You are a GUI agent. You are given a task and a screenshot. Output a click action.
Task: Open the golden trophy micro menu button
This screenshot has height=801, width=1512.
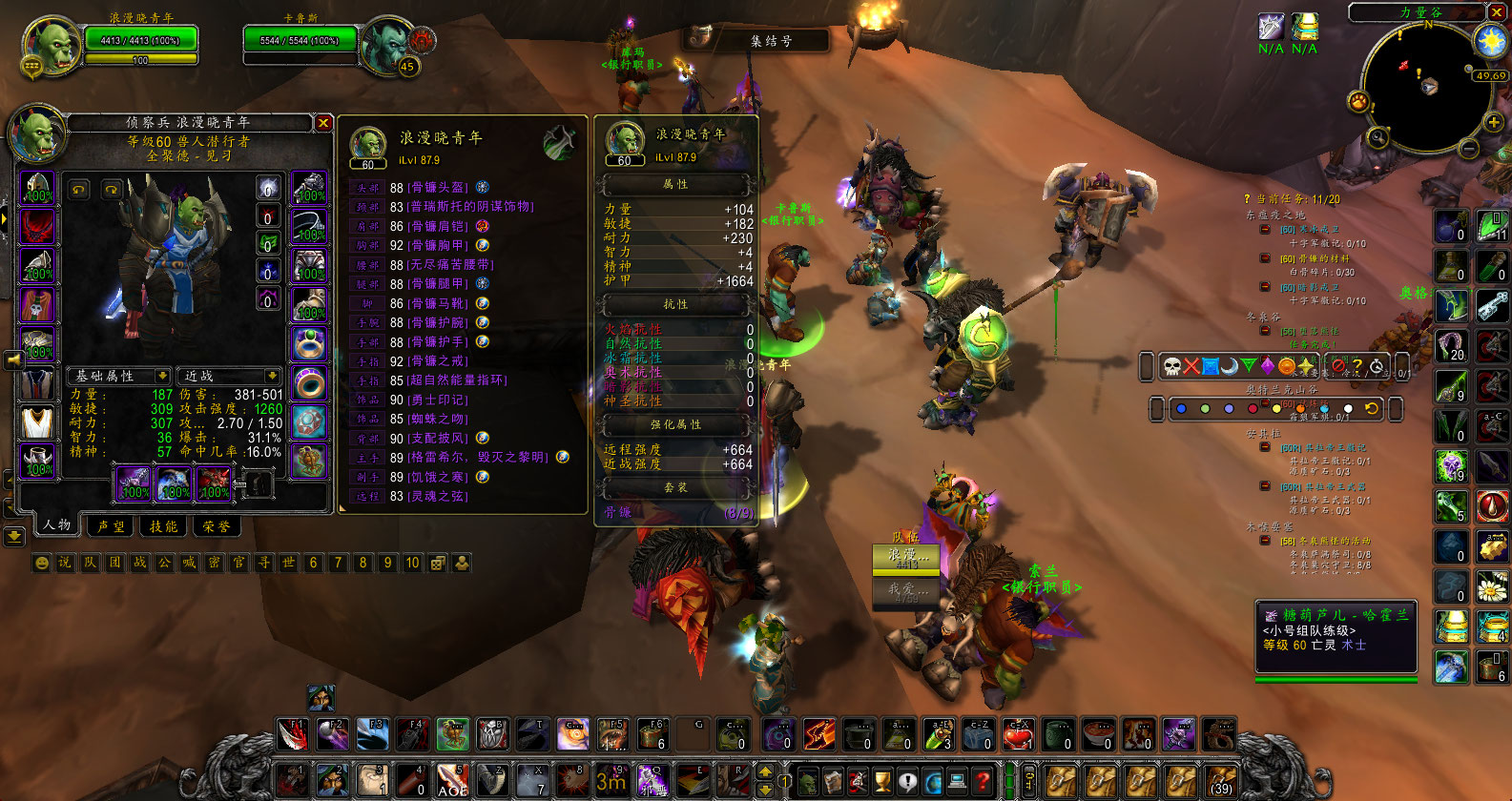(882, 781)
